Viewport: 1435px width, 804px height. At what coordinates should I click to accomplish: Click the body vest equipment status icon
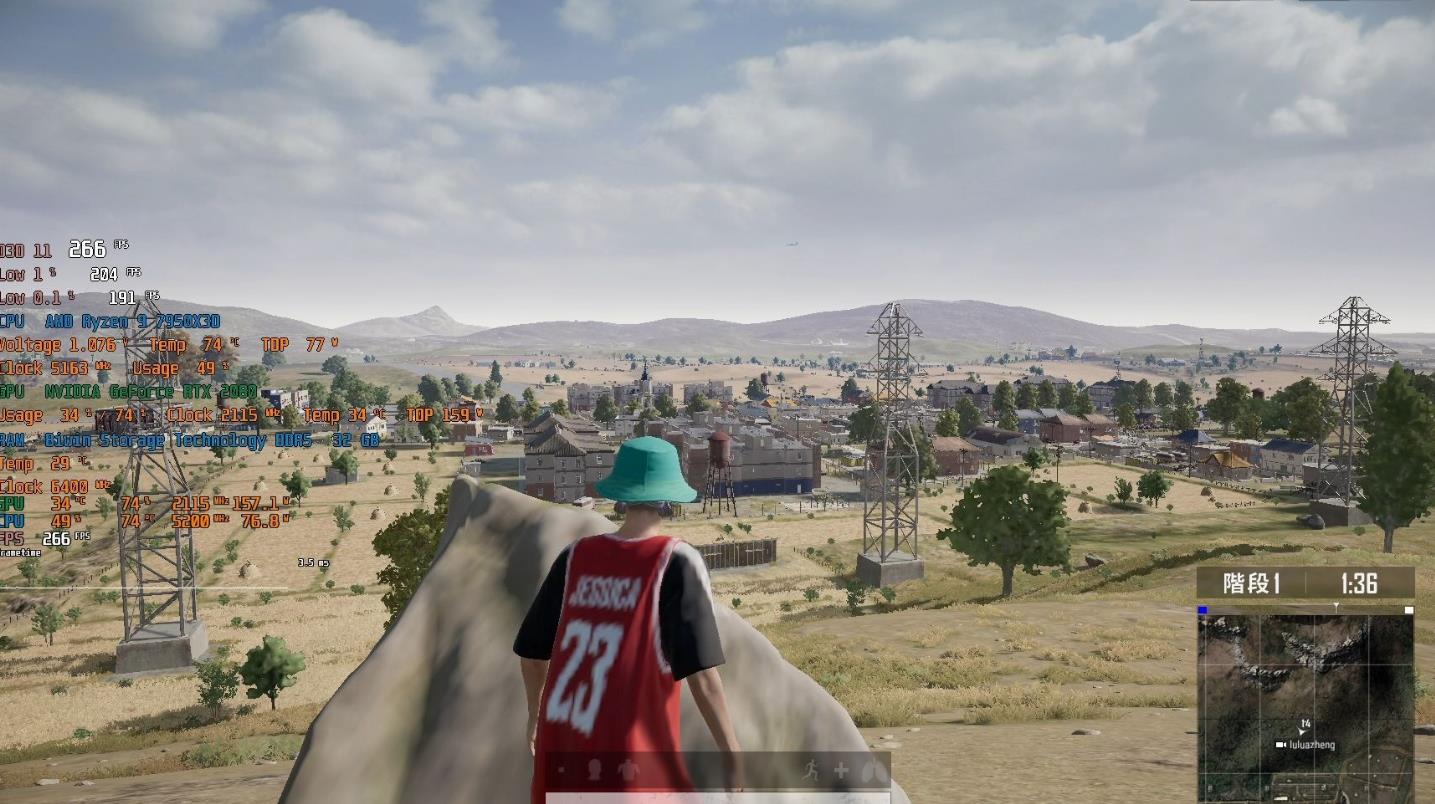click(x=627, y=770)
